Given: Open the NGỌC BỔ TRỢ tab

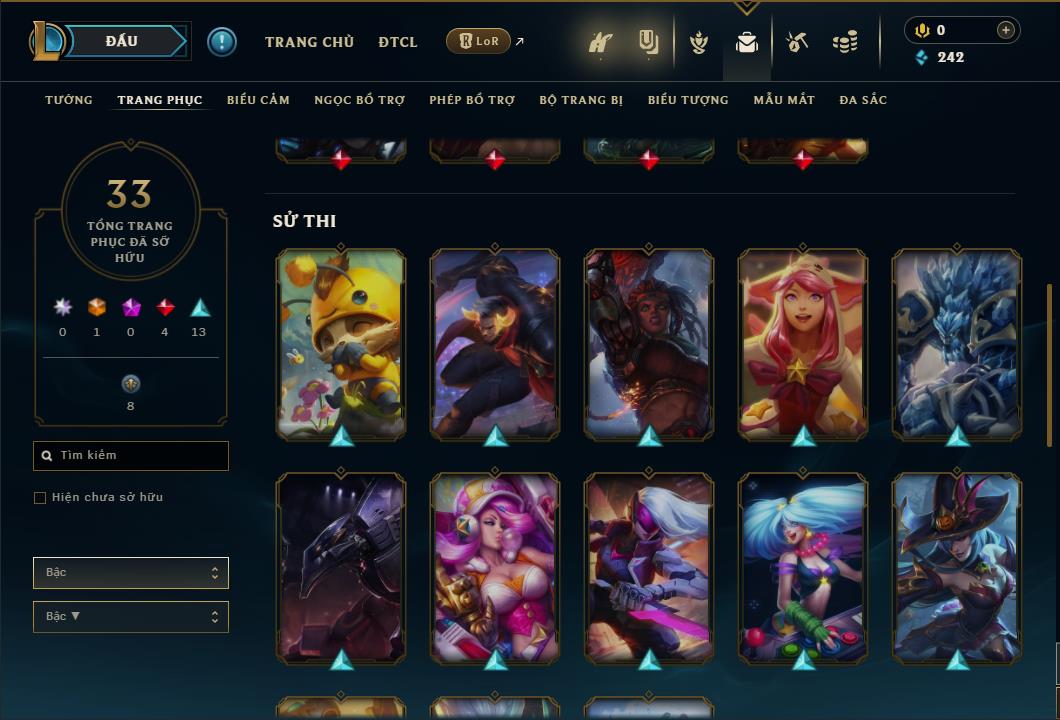Looking at the screenshot, I should [359, 100].
